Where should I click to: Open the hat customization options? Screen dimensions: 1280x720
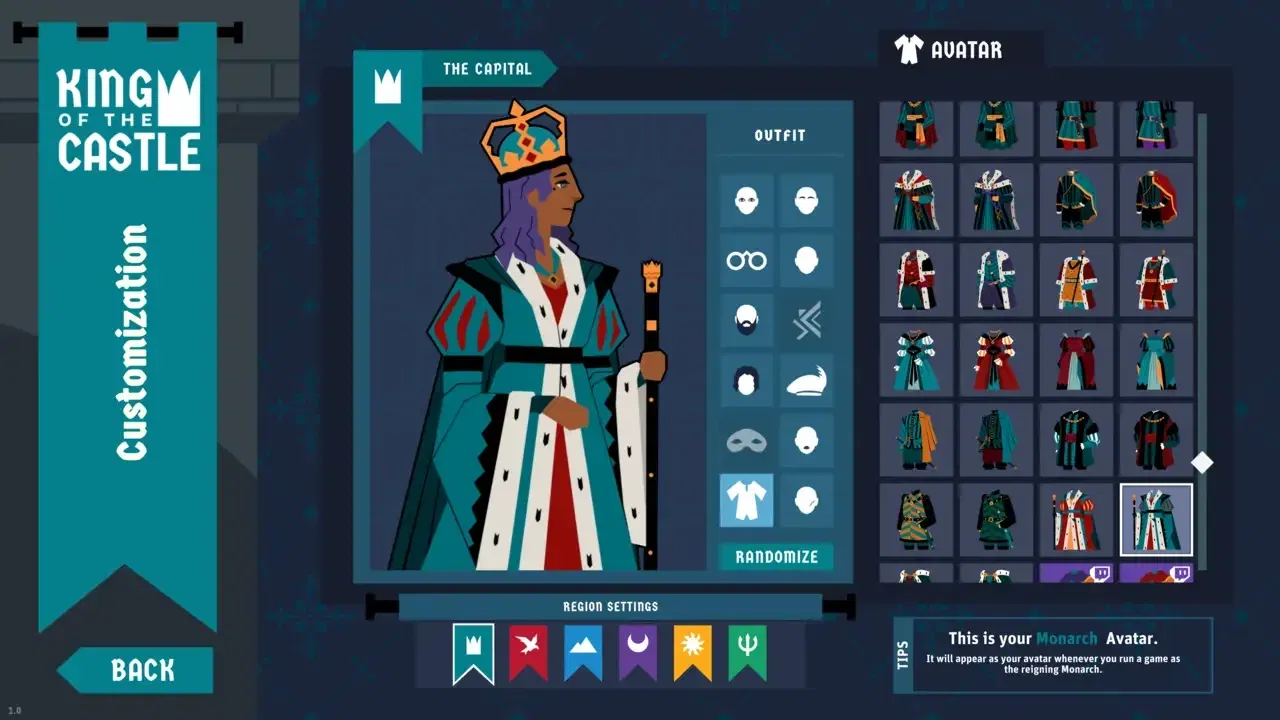[807, 381]
